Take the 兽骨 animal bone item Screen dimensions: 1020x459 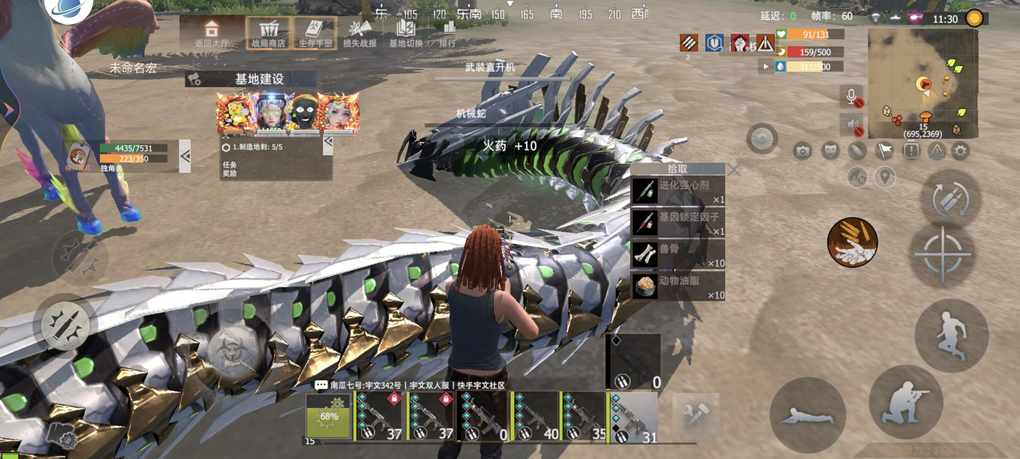678,254
